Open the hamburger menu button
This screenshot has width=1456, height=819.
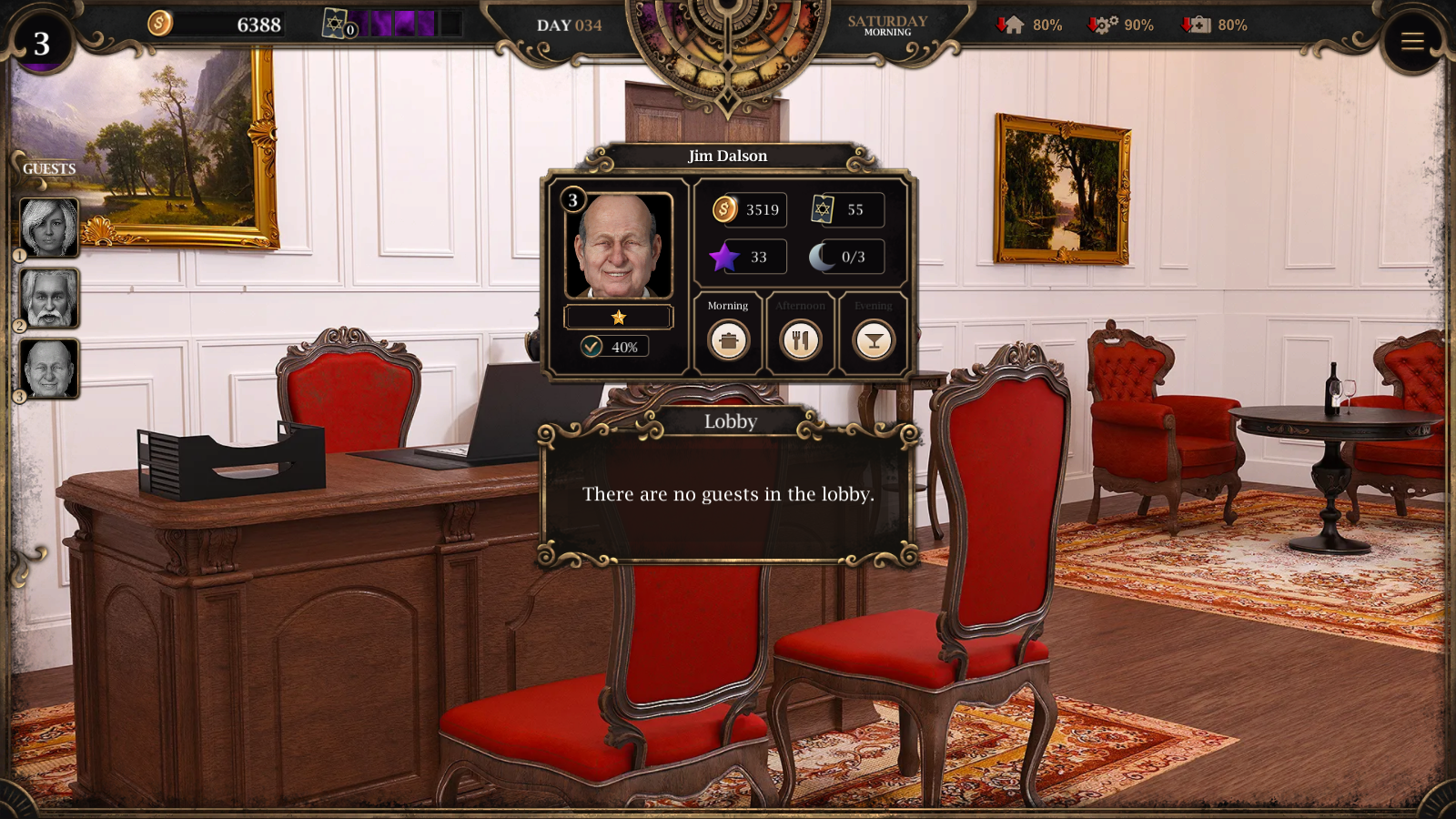click(1411, 41)
